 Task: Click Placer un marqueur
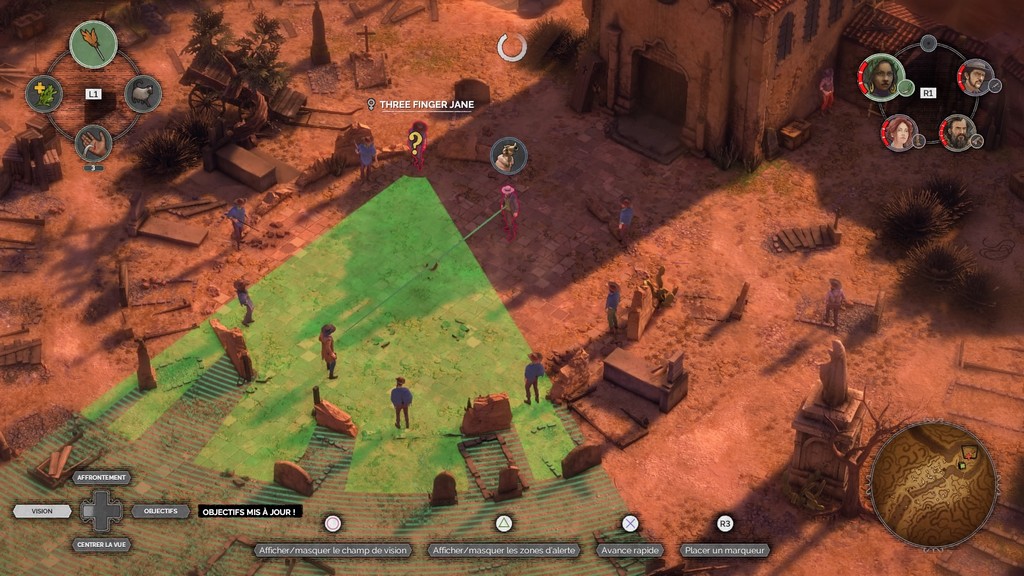click(x=726, y=550)
